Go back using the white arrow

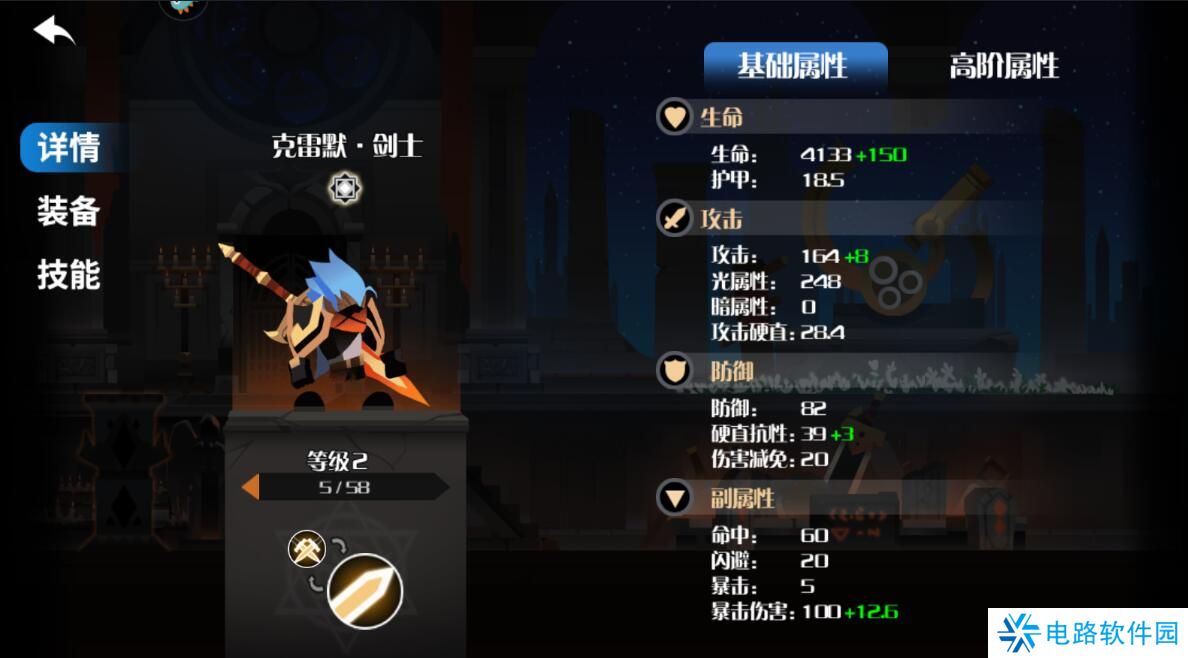point(55,31)
